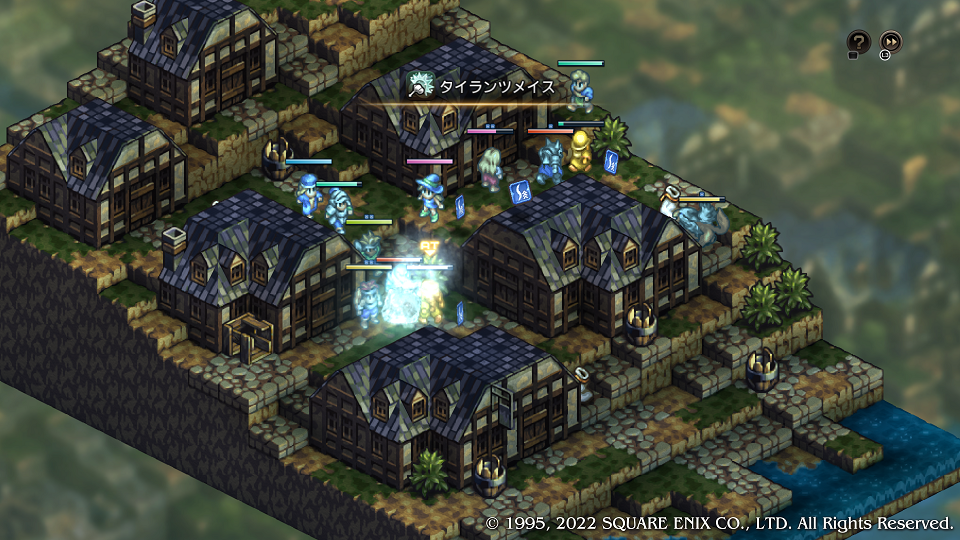This screenshot has height=540, width=960.
Task: Open the question mark help button
Action: tap(858, 42)
